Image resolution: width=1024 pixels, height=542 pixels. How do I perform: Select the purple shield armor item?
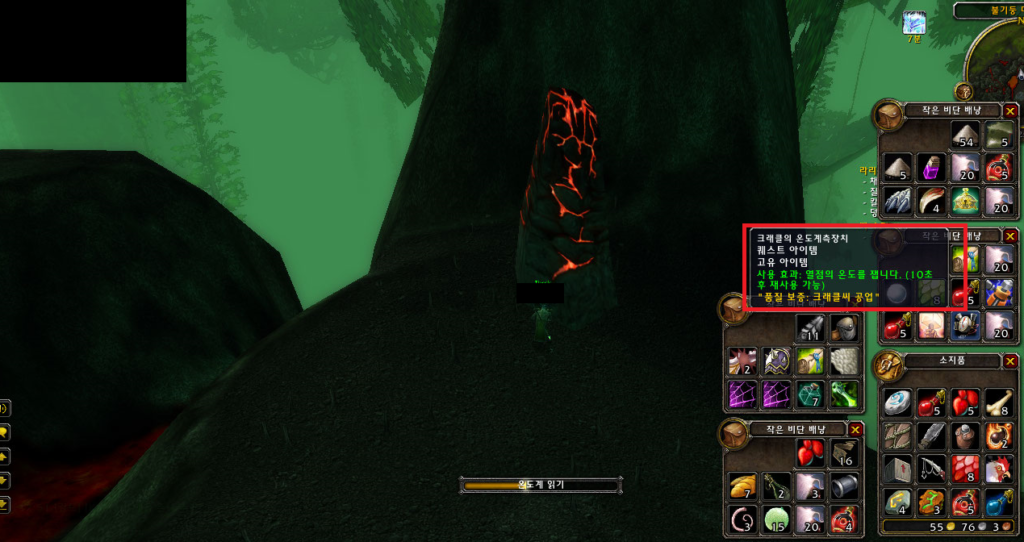click(x=775, y=360)
